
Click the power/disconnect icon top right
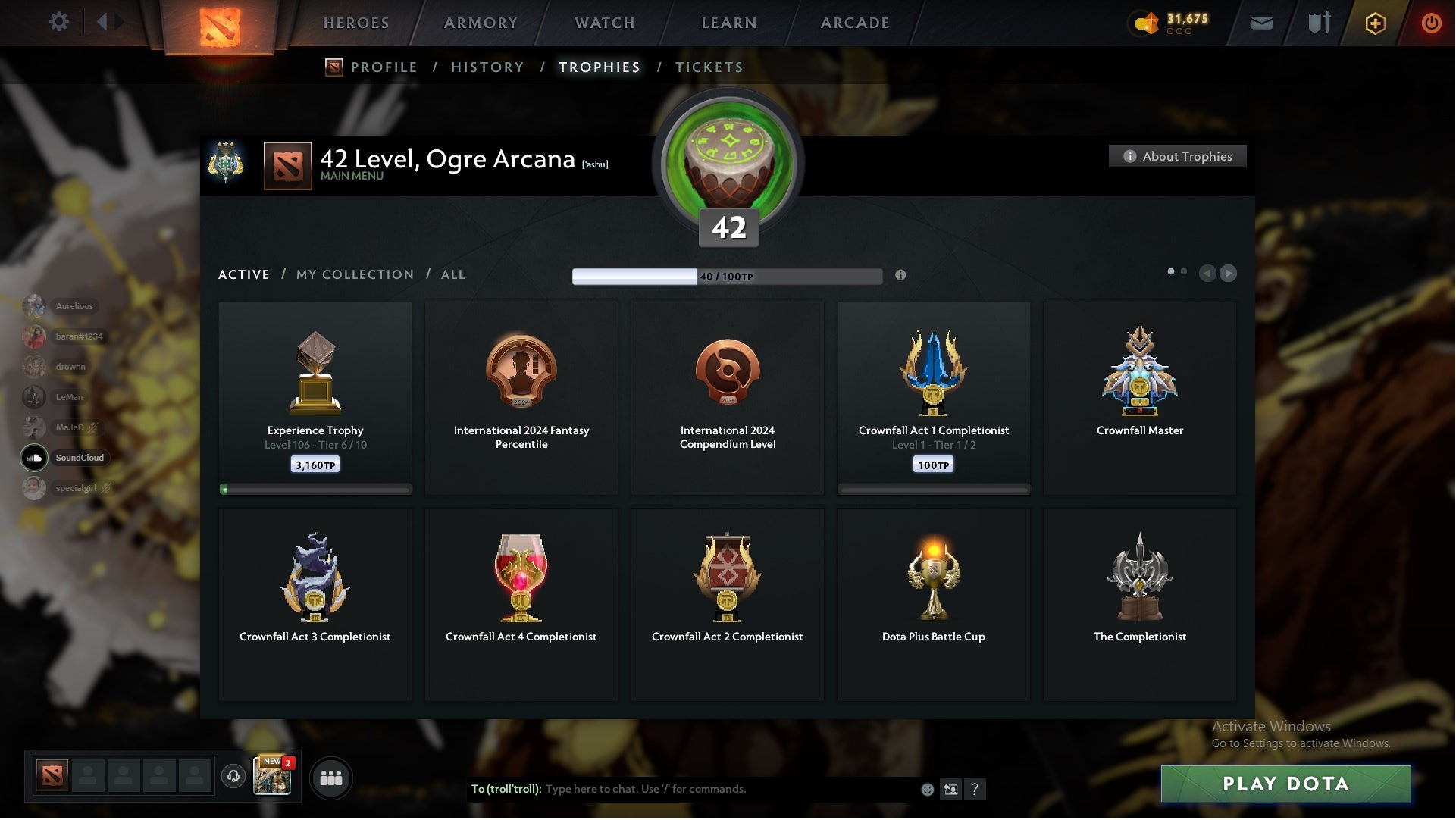coord(1431,23)
